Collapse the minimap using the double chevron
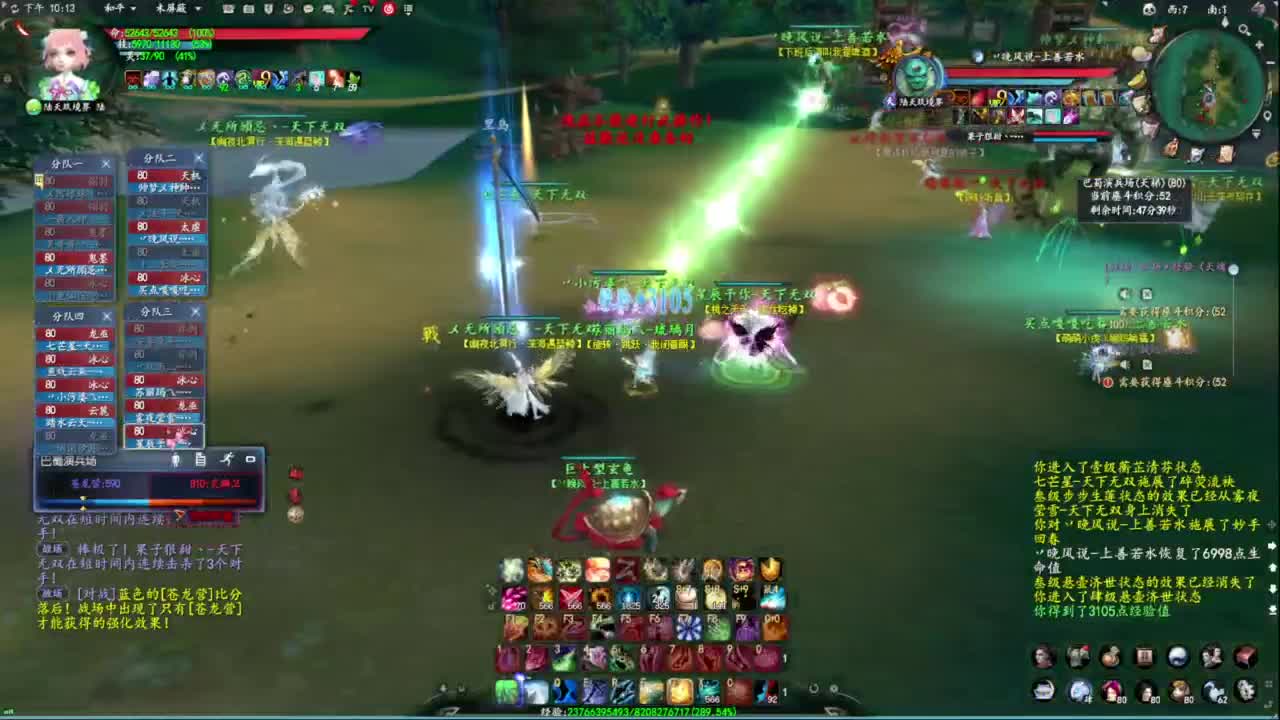 (x=1257, y=132)
